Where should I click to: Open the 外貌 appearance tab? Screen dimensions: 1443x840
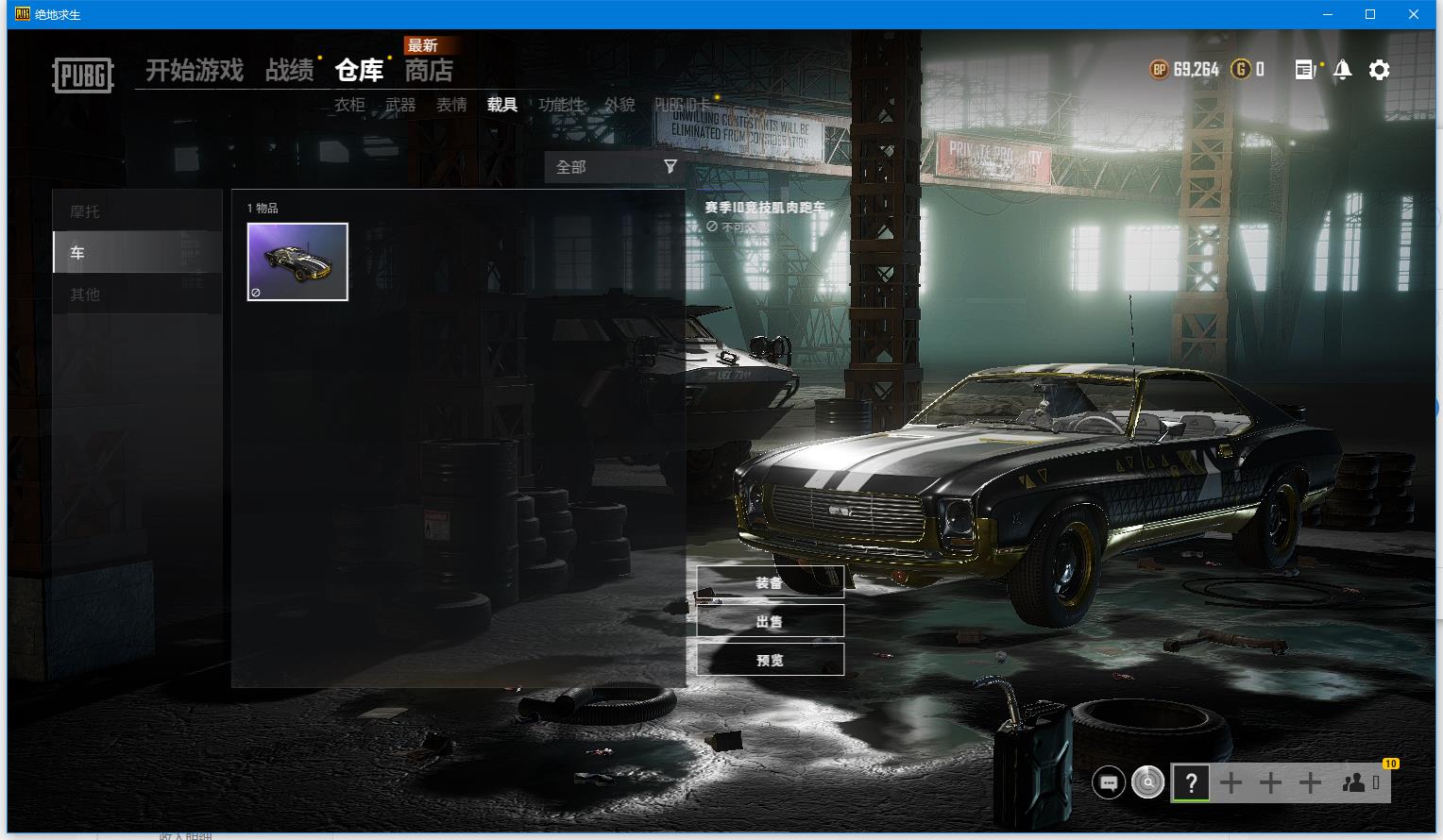(620, 105)
